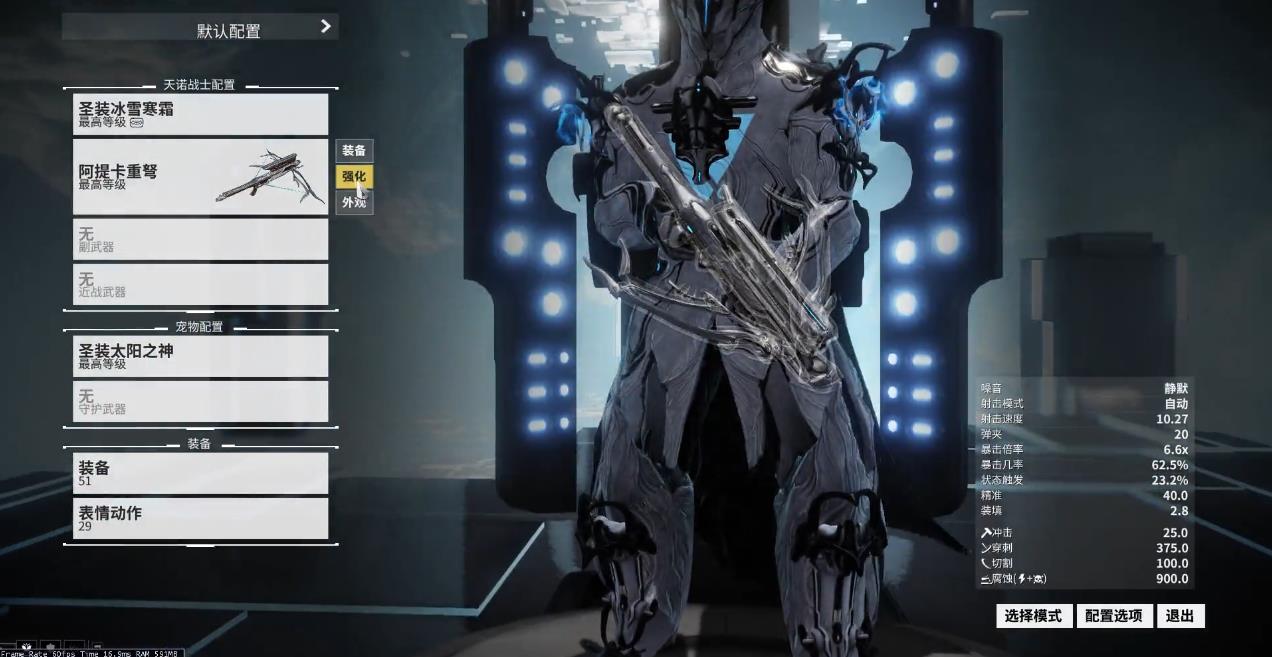Select the 圣装太阳之神 companion slot
Screen dimensions: 1272x657
pos(200,356)
